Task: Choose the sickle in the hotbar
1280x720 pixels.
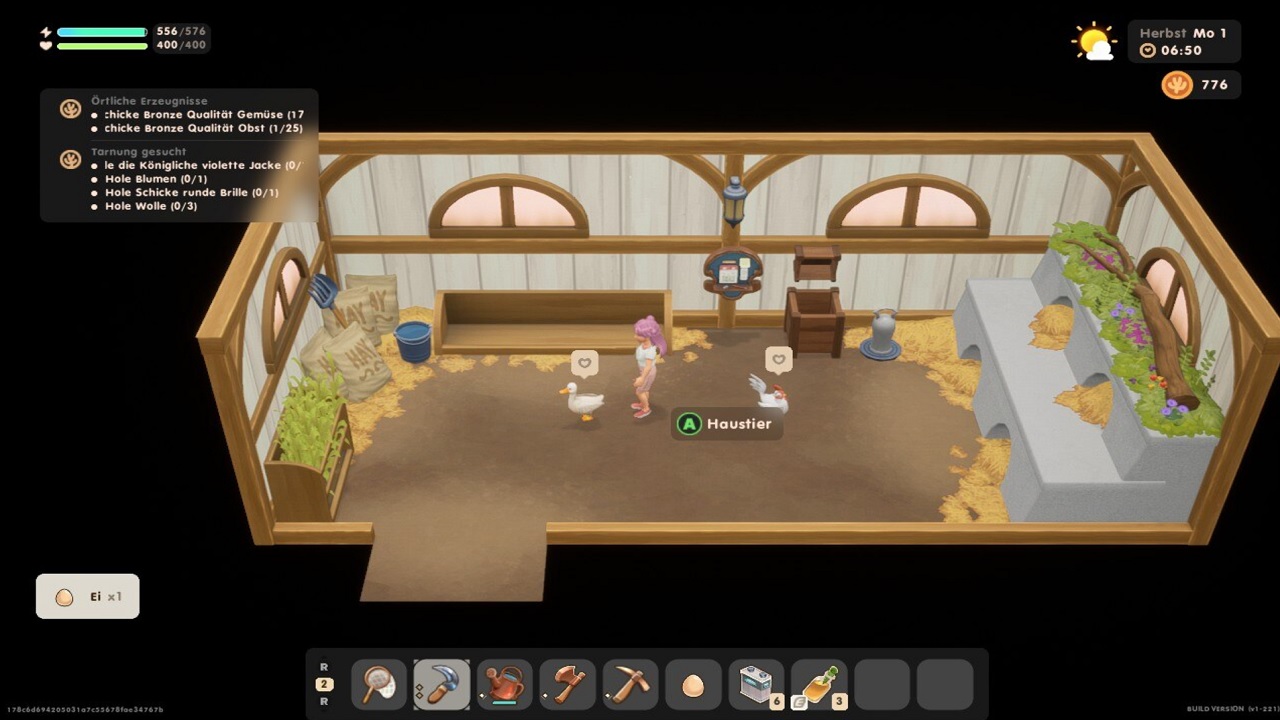Action: point(442,685)
